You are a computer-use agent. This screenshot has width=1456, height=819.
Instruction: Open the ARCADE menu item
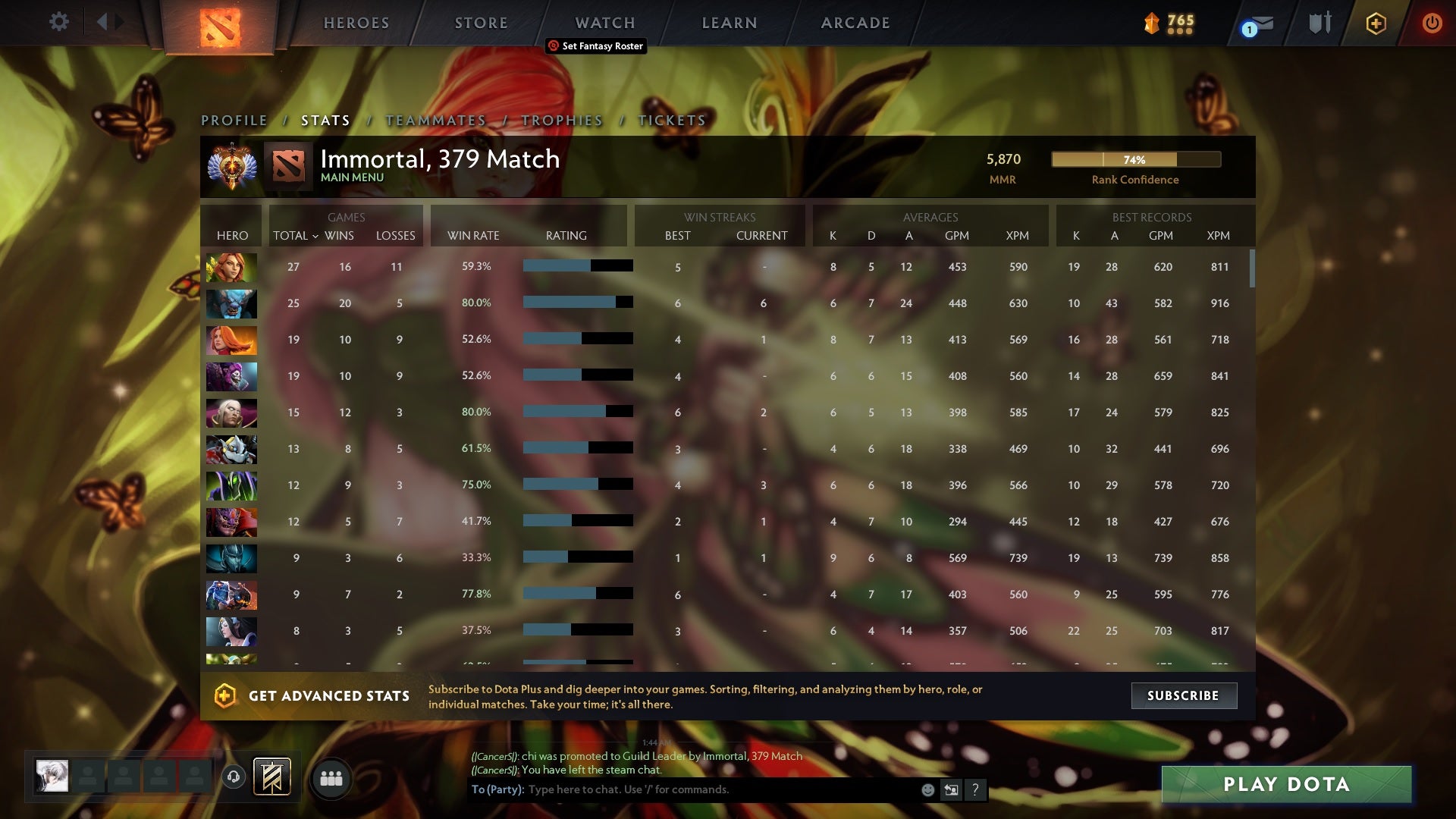point(854,23)
